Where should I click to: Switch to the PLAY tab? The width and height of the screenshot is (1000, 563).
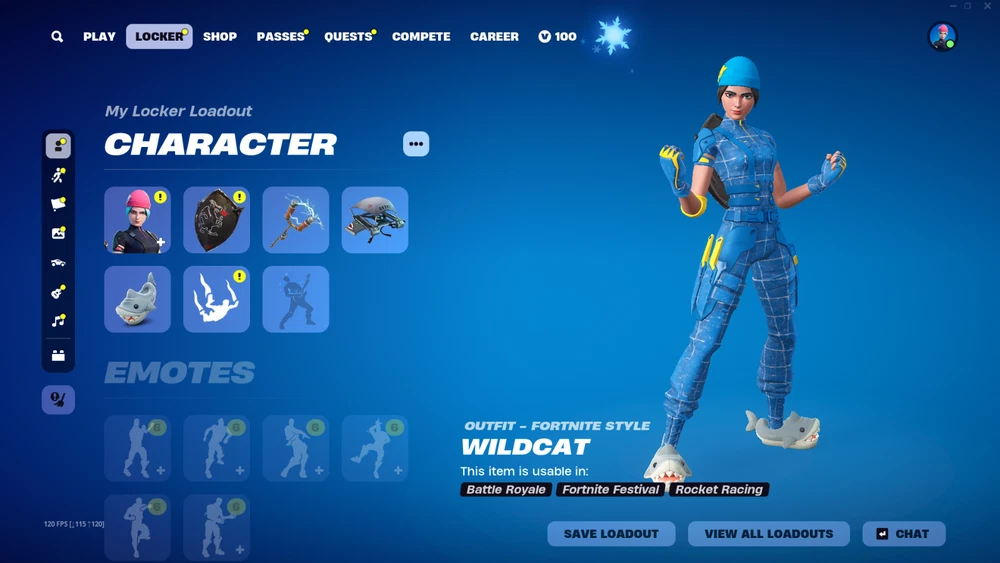tap(99, 37)
